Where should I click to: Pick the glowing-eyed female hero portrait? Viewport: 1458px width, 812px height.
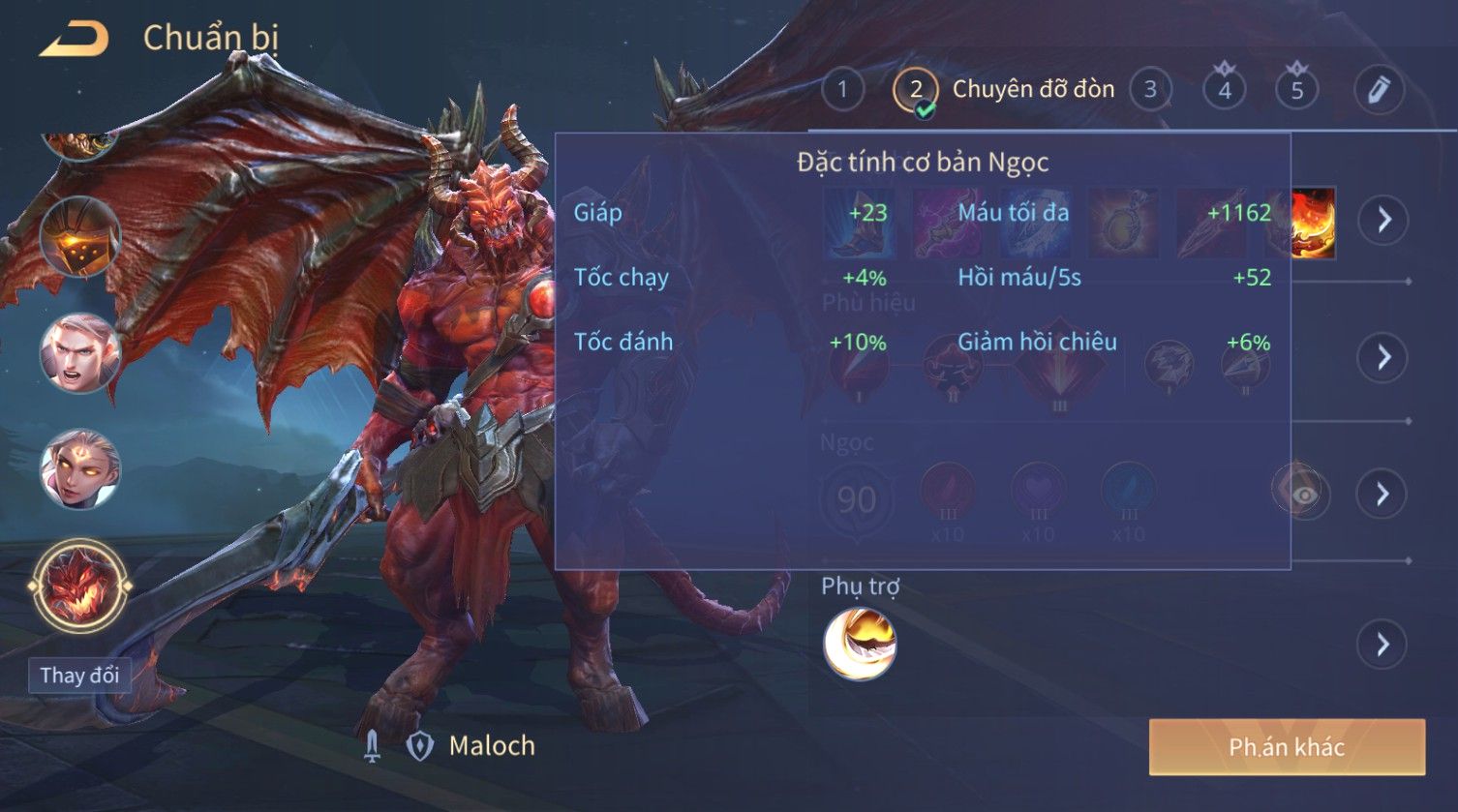79,469
